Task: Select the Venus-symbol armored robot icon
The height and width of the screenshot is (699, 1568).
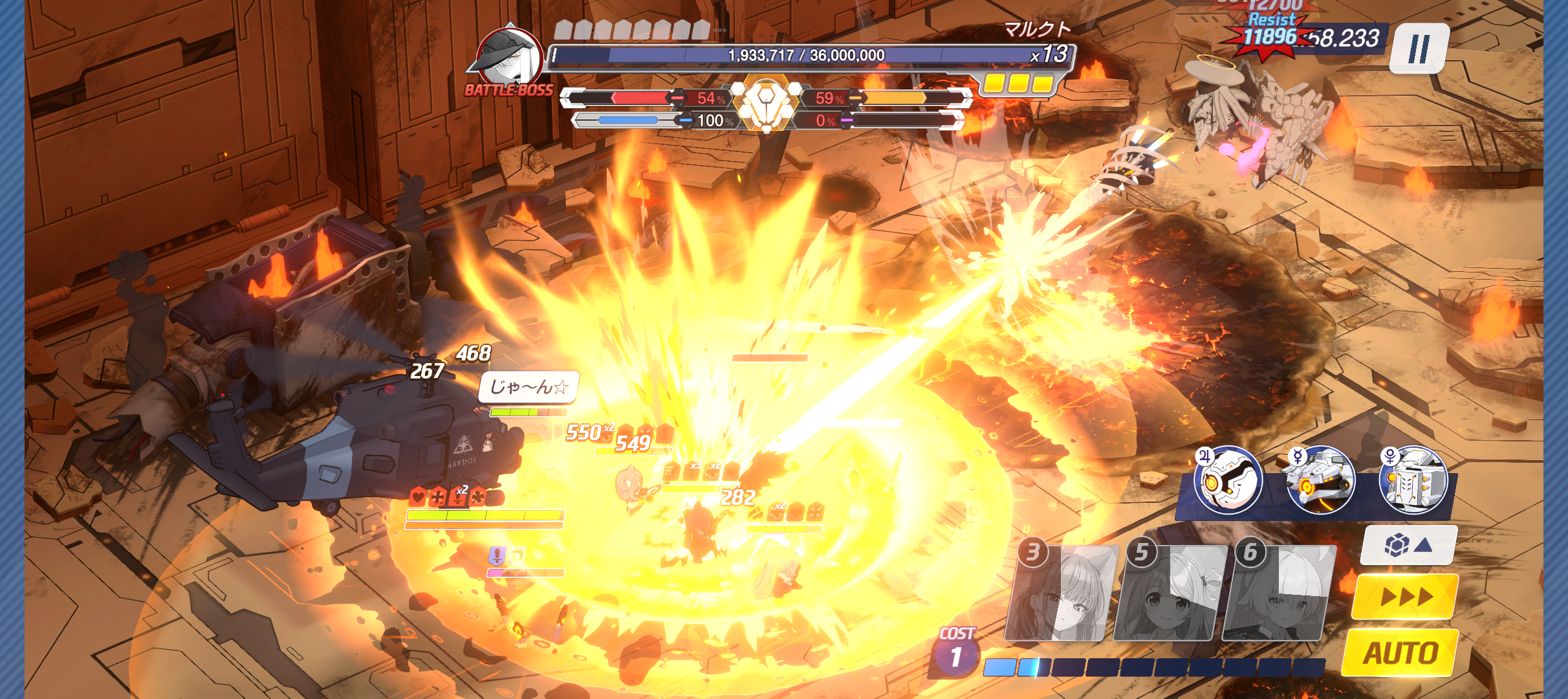Action: tap(1413, 480)
